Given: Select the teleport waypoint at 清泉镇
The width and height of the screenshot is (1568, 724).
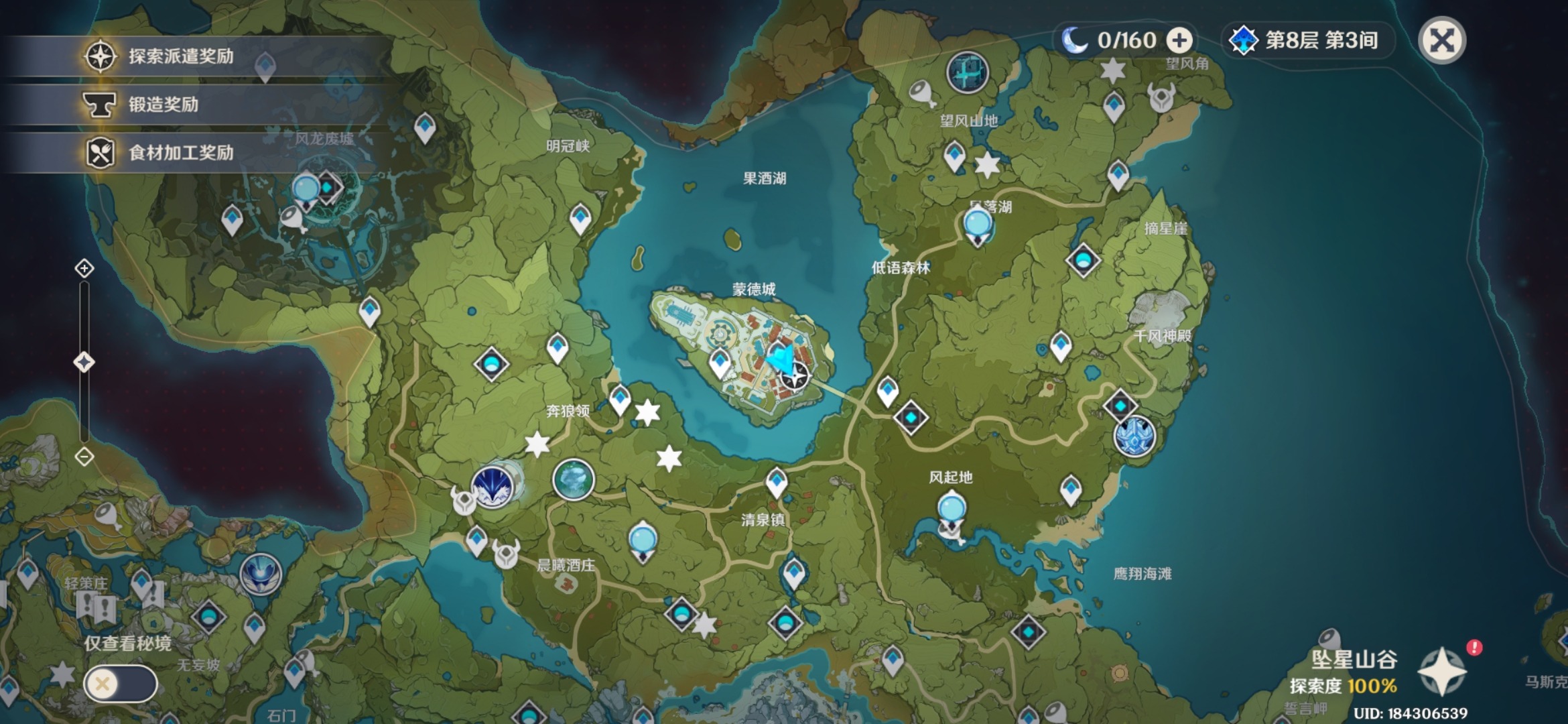Looking at the screenshot, I should (777, 481).
